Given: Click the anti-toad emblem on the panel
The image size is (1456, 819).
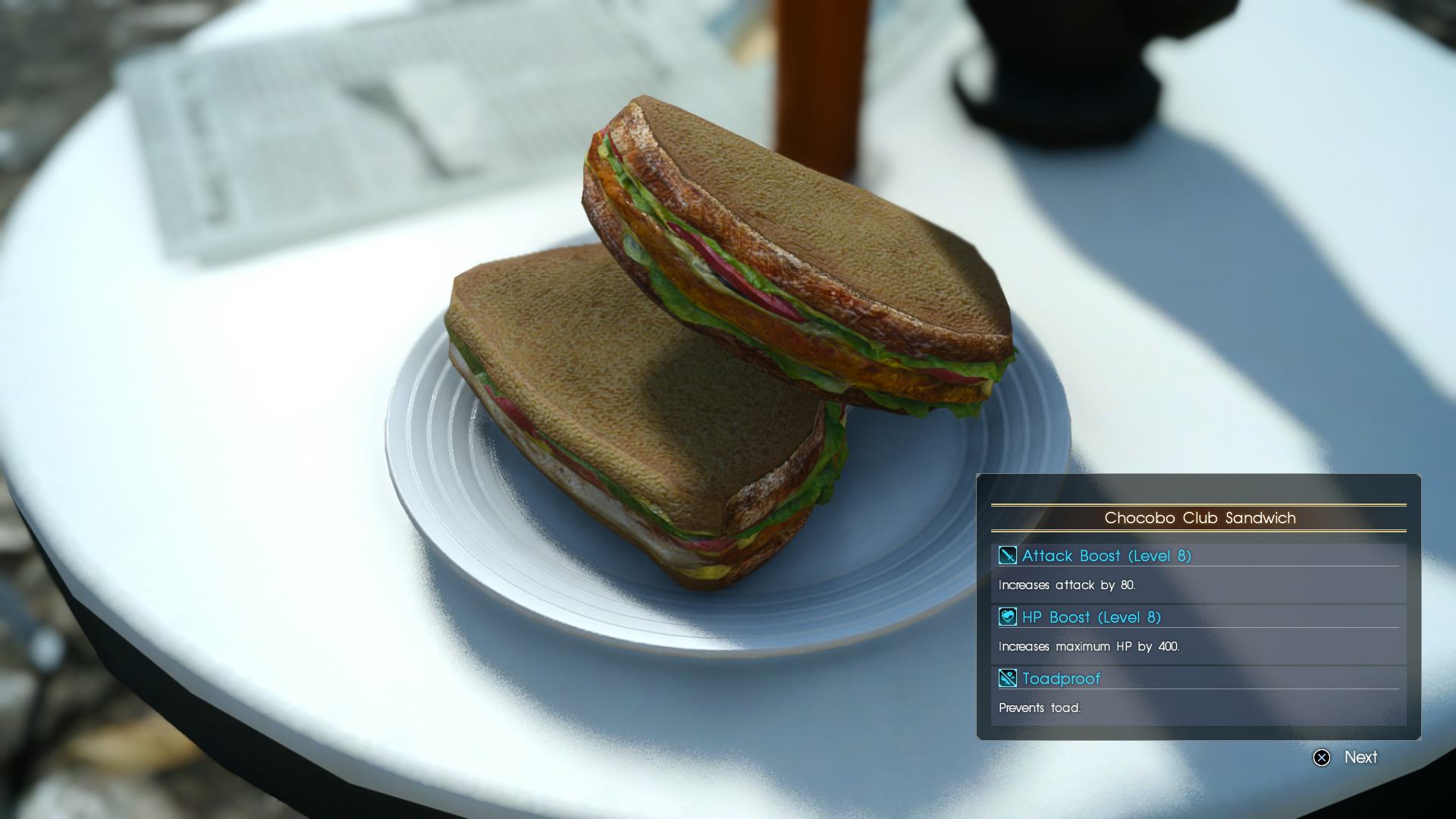Looking at the screenshot, I should click(x=1006, y=679).
